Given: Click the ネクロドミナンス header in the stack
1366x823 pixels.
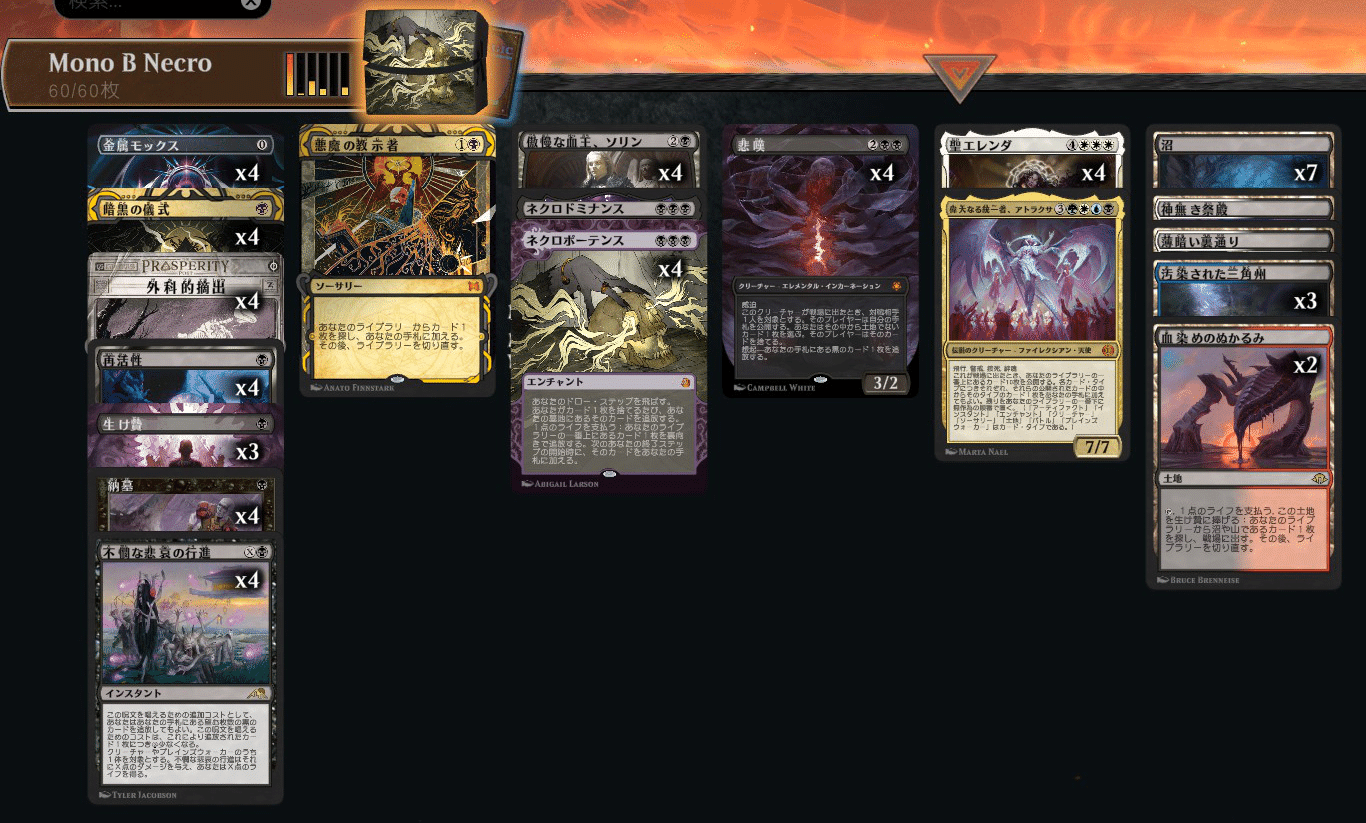Looking at the screenshot, I should [607, 209].
